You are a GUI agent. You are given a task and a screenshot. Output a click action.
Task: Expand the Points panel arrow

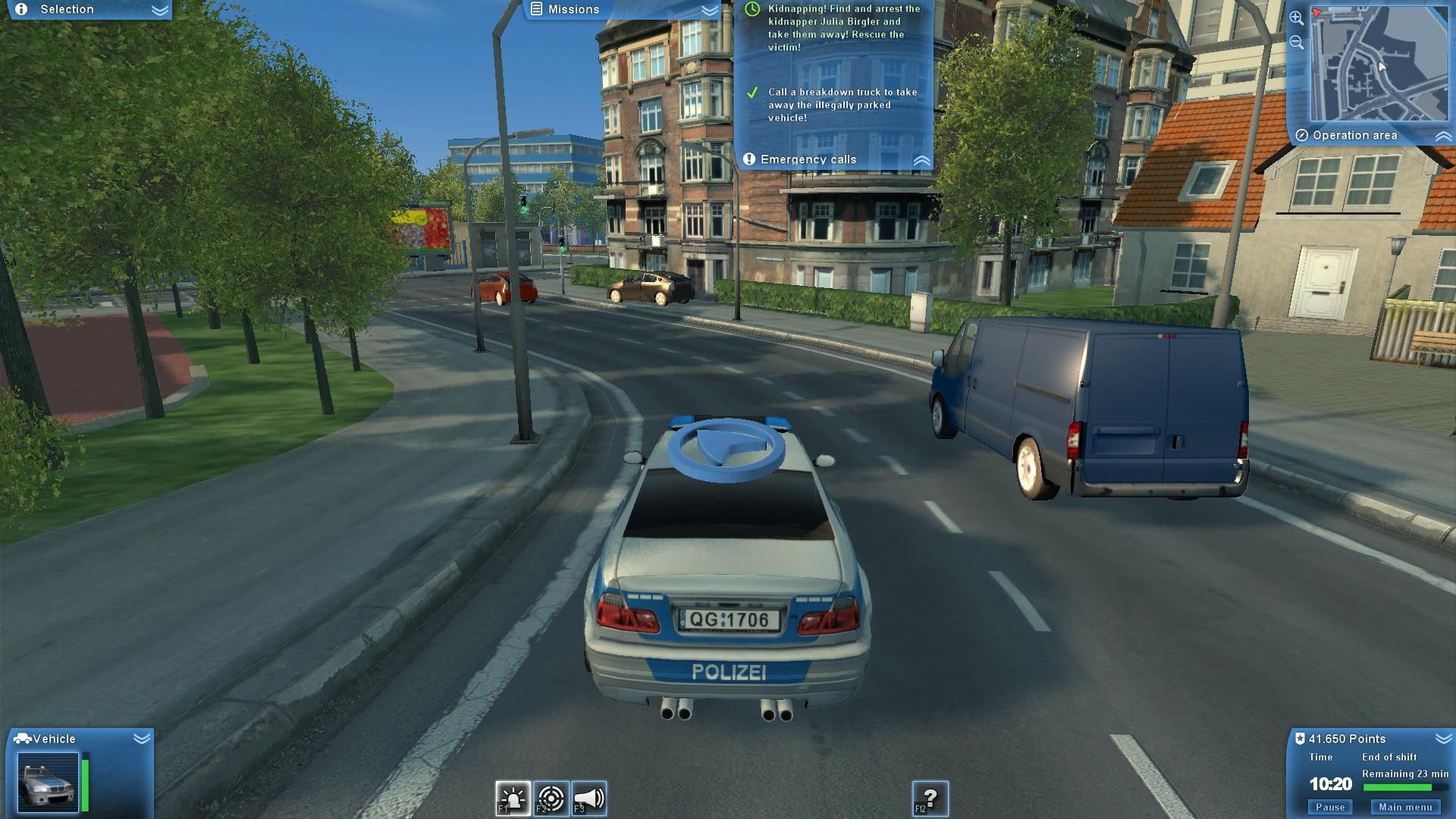tap(1442, 739)
